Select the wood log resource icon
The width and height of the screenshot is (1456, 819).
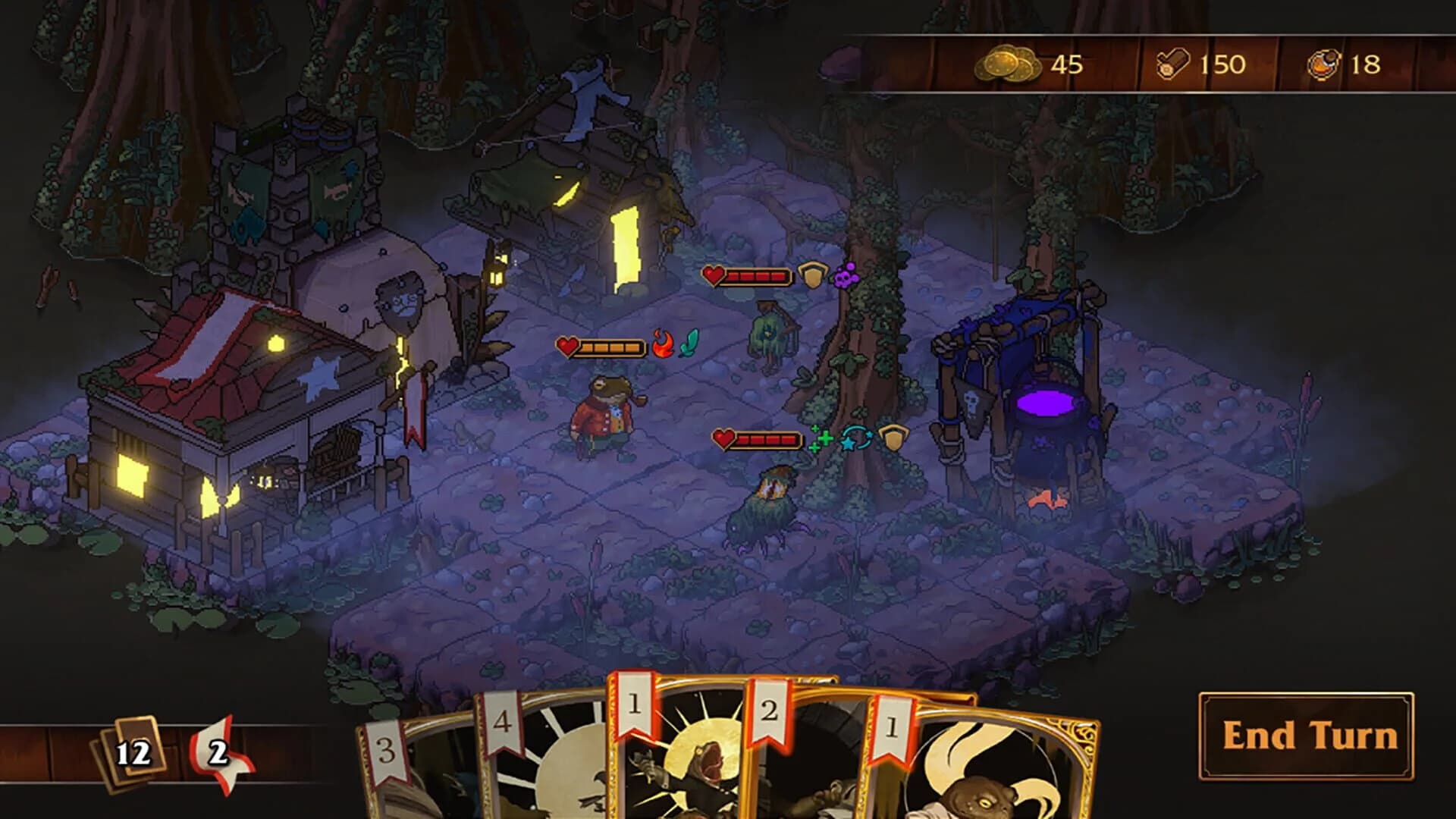click(x=1170, y=64)
